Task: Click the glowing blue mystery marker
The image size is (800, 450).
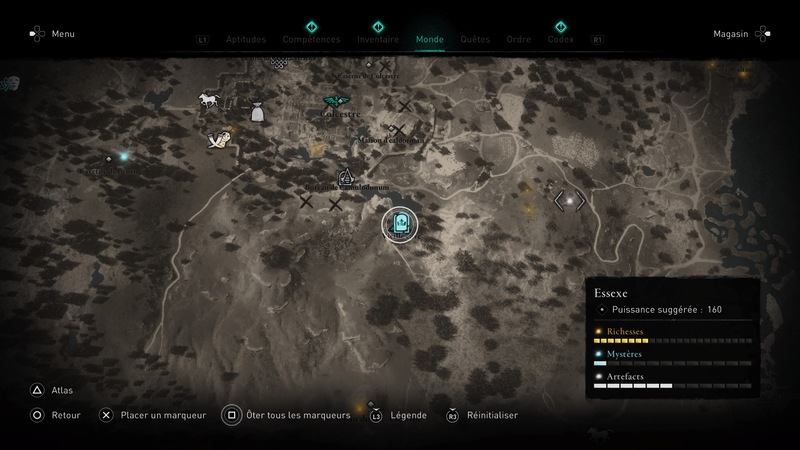Action: 124,156
